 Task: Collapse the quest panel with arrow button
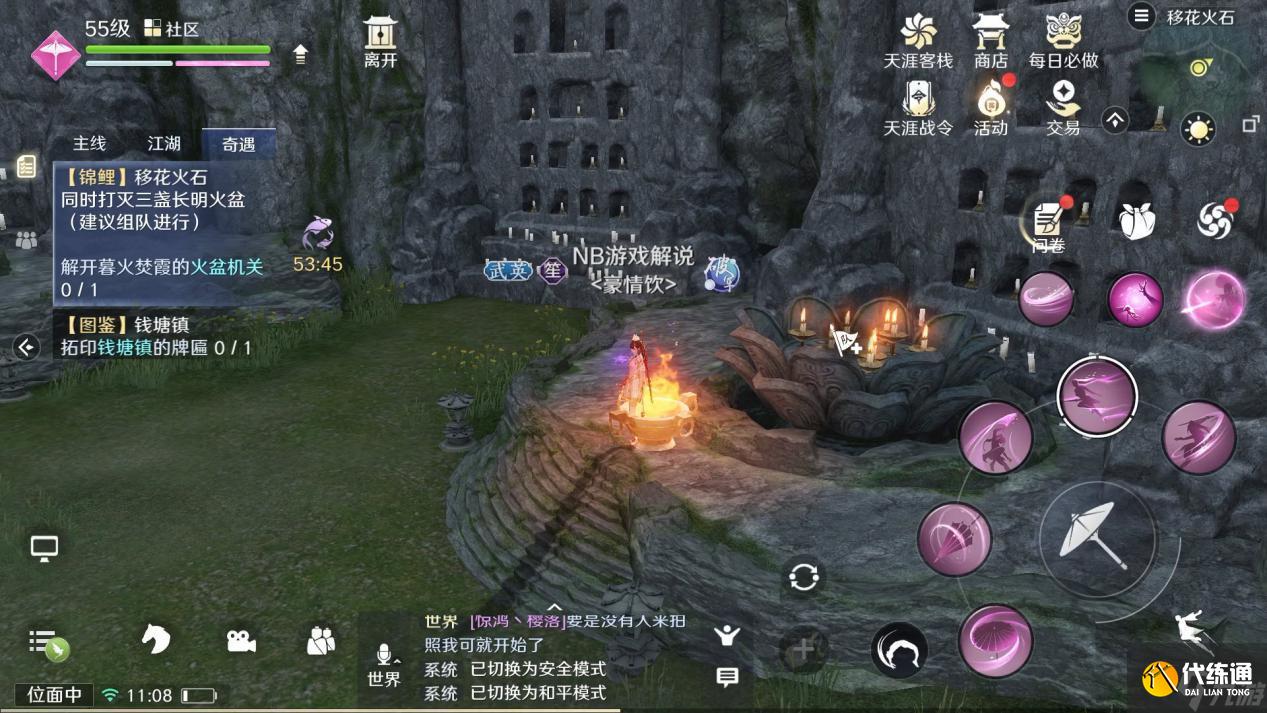(27, 347)
